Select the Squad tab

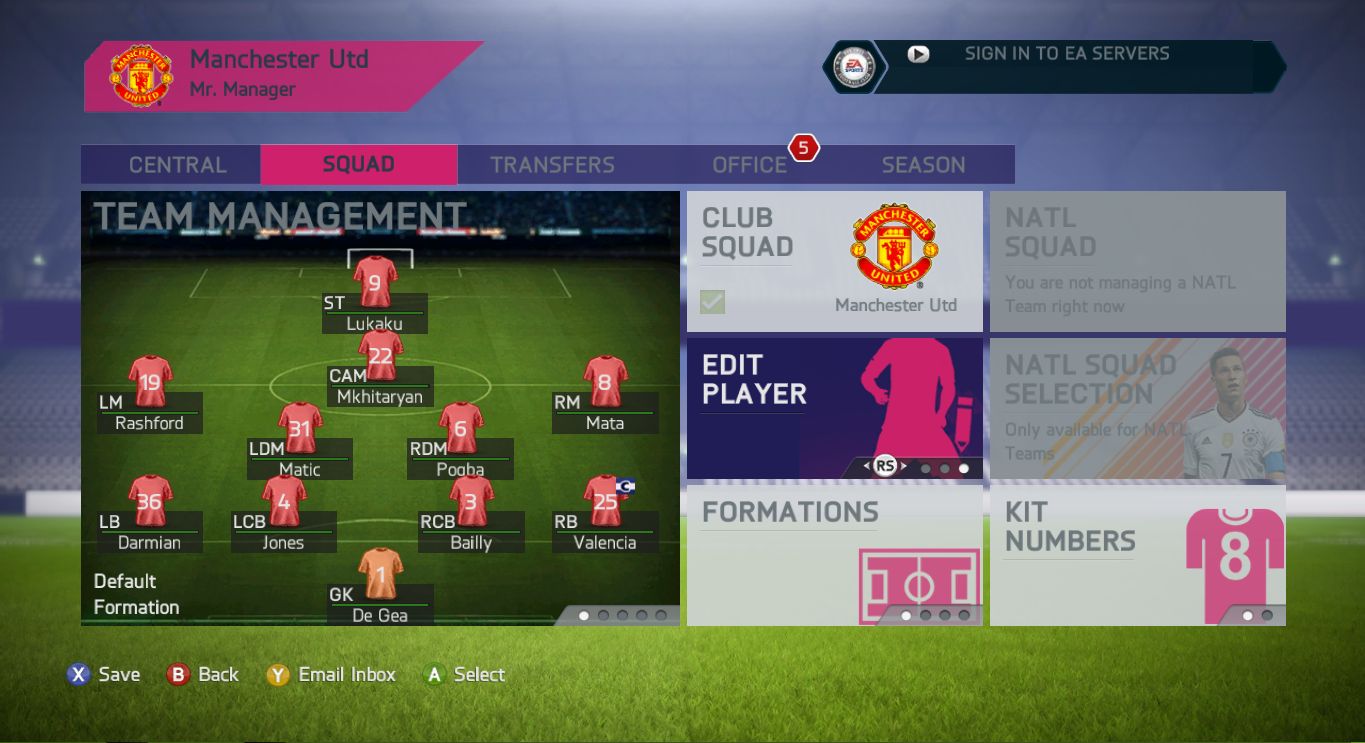(358, 165)
